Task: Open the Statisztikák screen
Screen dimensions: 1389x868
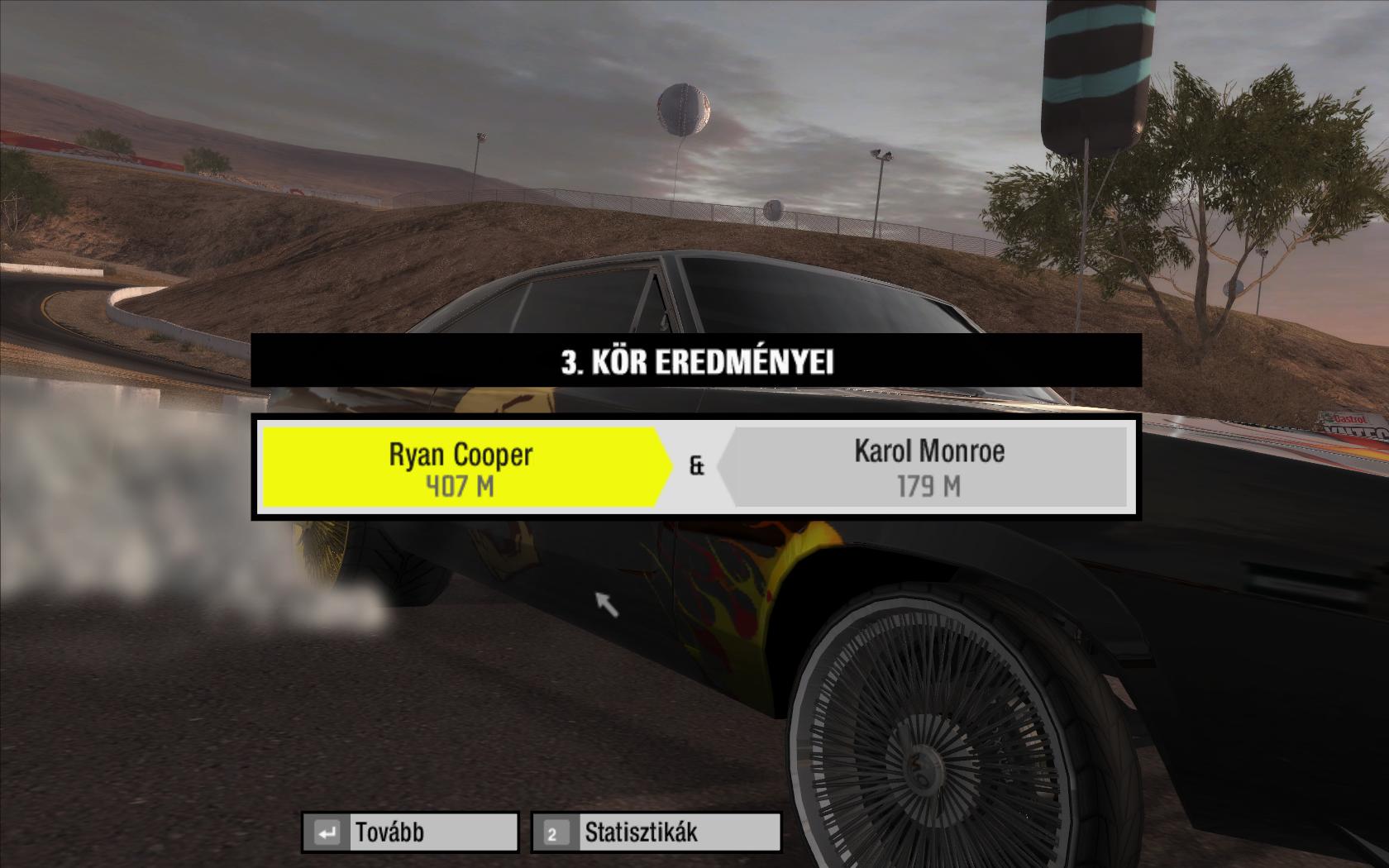Action: point(656,832)
